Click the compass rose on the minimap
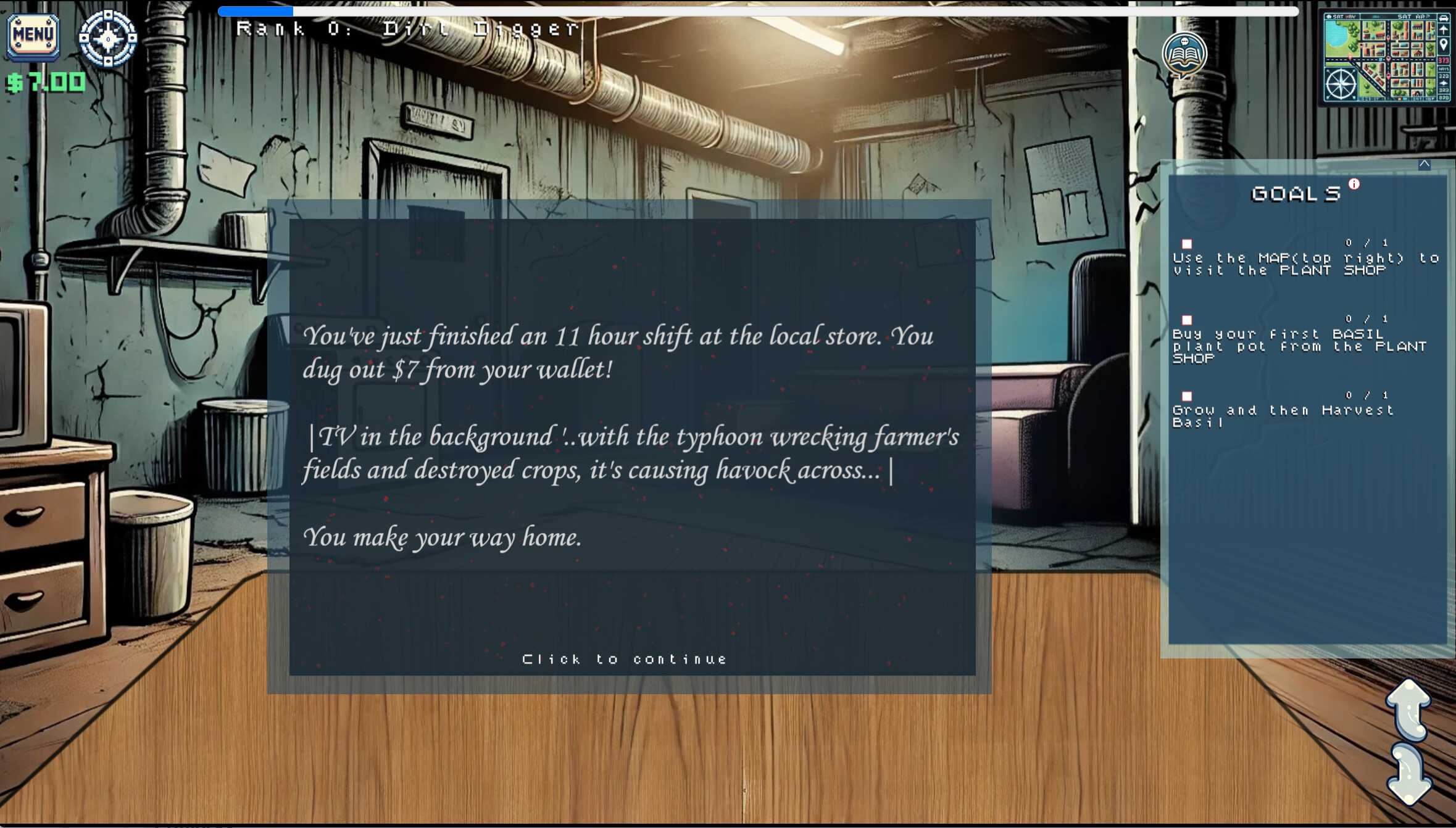This screenshot has height=828, width=1456. coord(1341,83)
